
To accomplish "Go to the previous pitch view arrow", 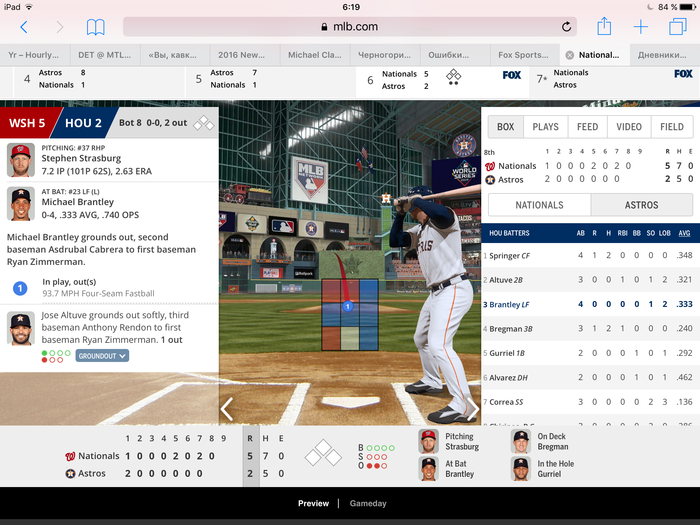I will pos(227,408).
